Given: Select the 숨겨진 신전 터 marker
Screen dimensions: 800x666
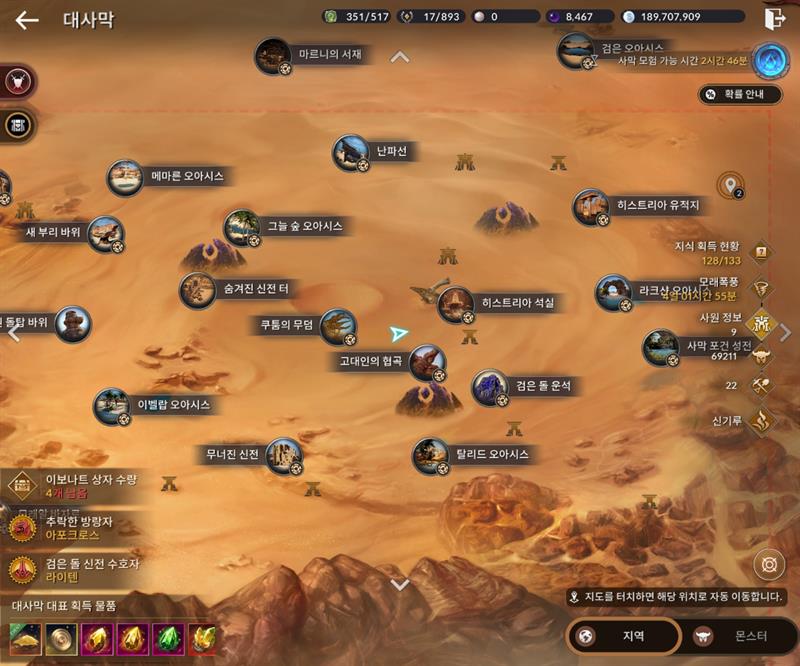Looking at the screenshot, I should coord(198,290).
